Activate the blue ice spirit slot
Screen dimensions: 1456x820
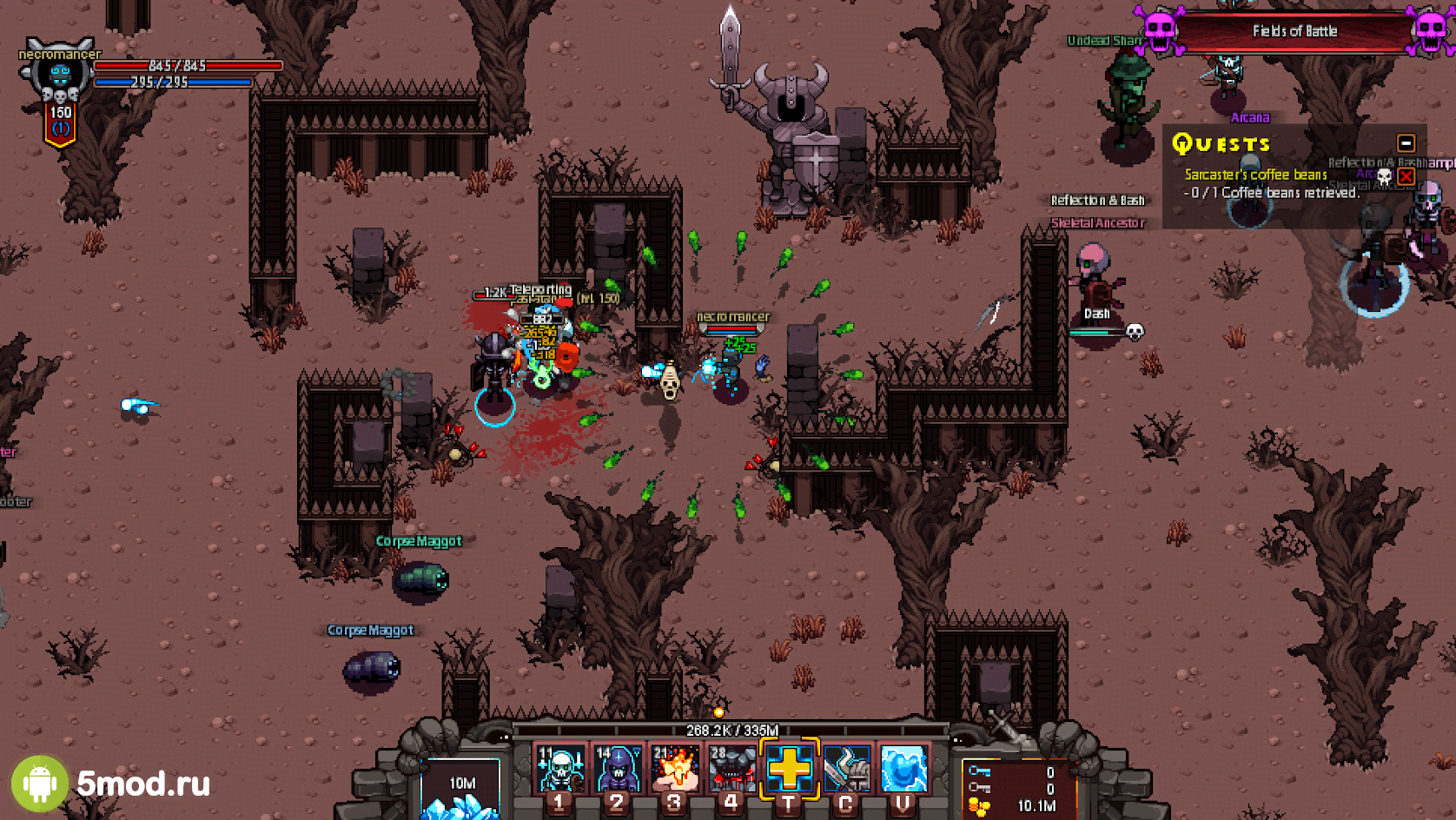[x=903, y=769]
